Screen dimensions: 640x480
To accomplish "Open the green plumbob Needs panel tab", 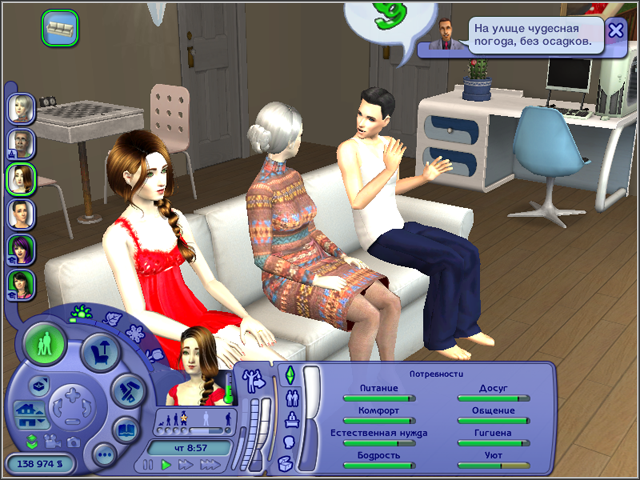I will pos(290,375).
